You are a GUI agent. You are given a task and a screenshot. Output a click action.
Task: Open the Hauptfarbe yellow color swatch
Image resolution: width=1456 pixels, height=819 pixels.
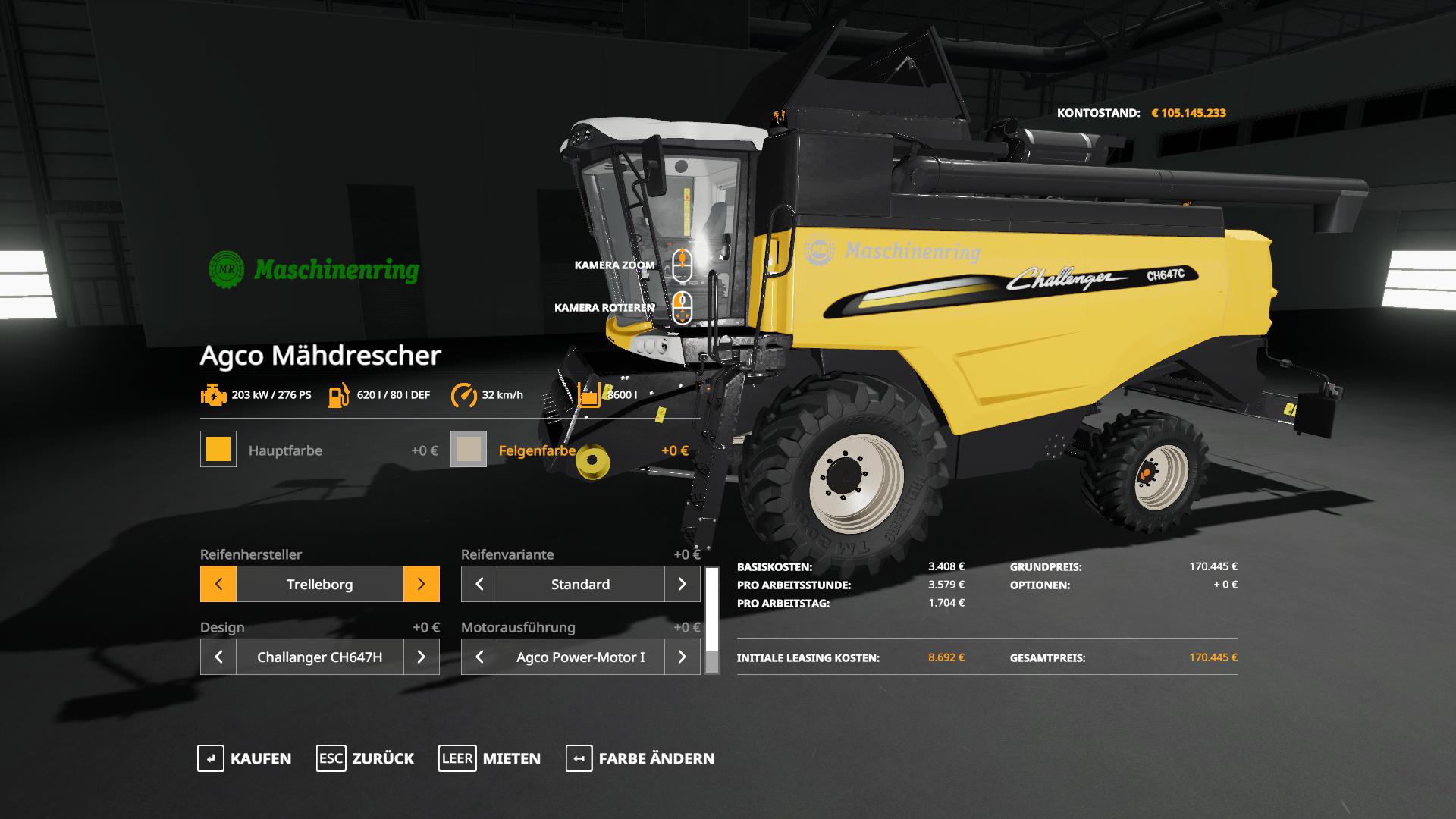pyautogui.click(x=218, y=449)
